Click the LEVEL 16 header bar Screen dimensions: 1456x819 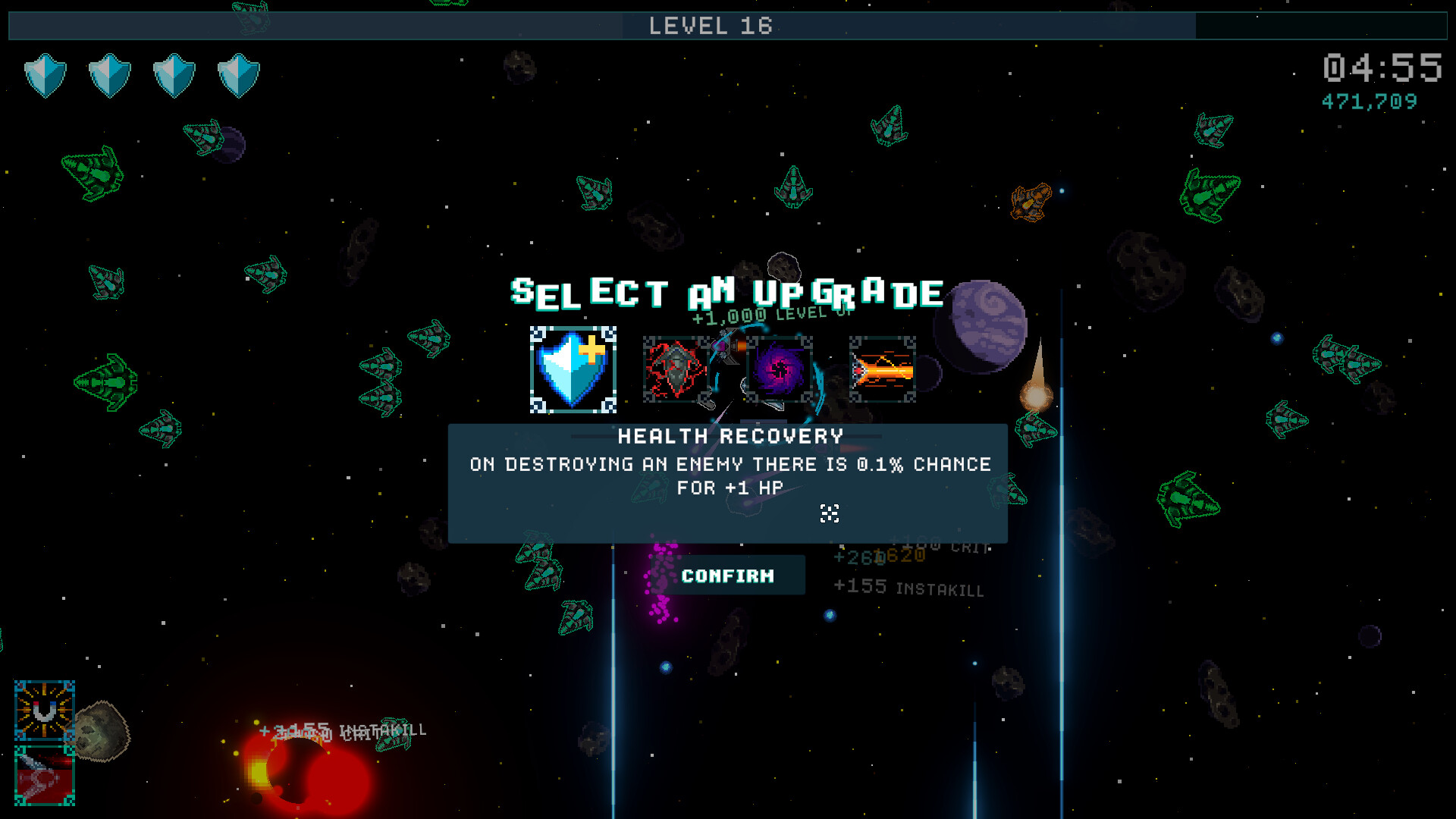tap(711, 26)
